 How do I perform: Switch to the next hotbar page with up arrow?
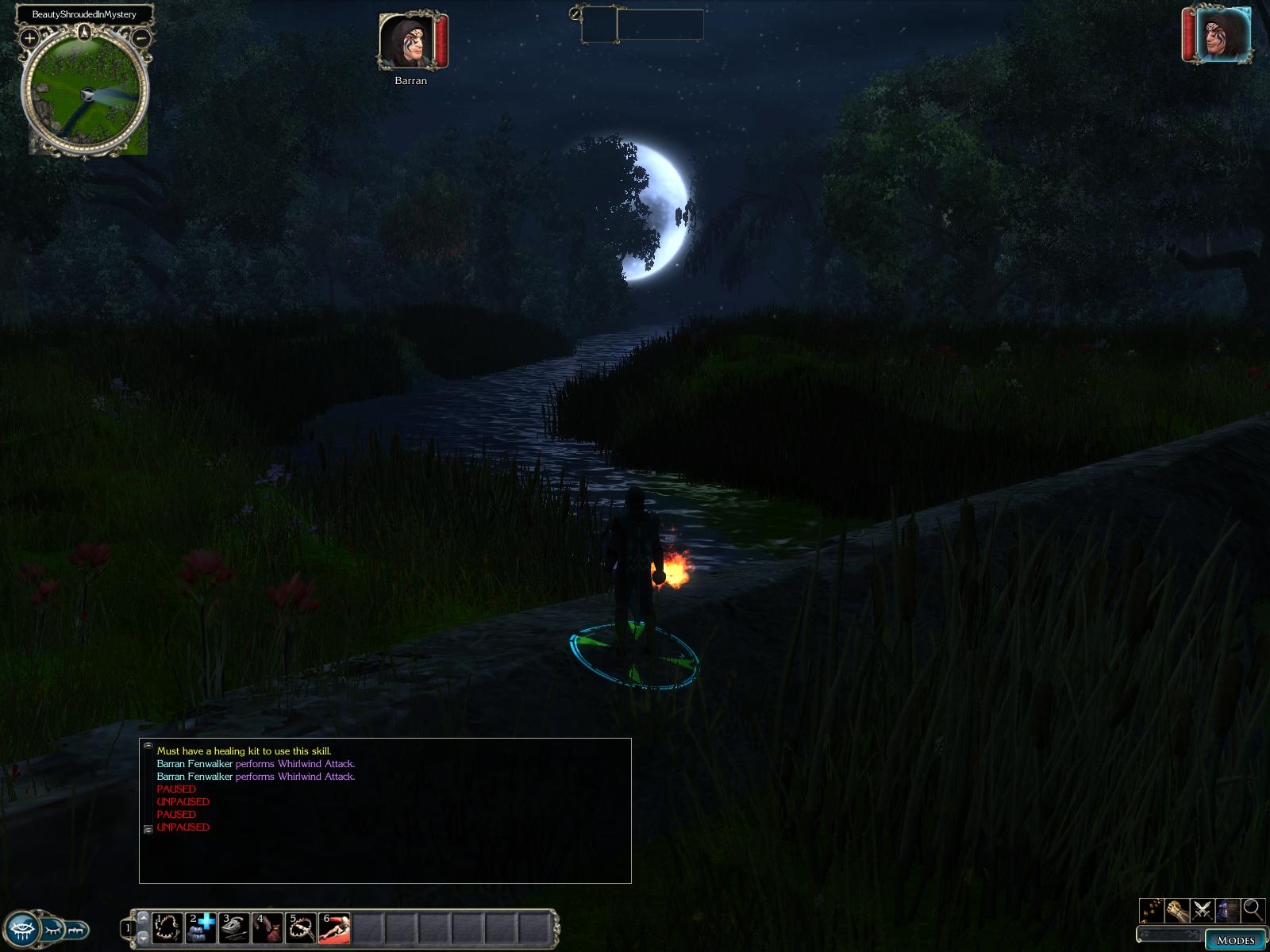point(143,917)
